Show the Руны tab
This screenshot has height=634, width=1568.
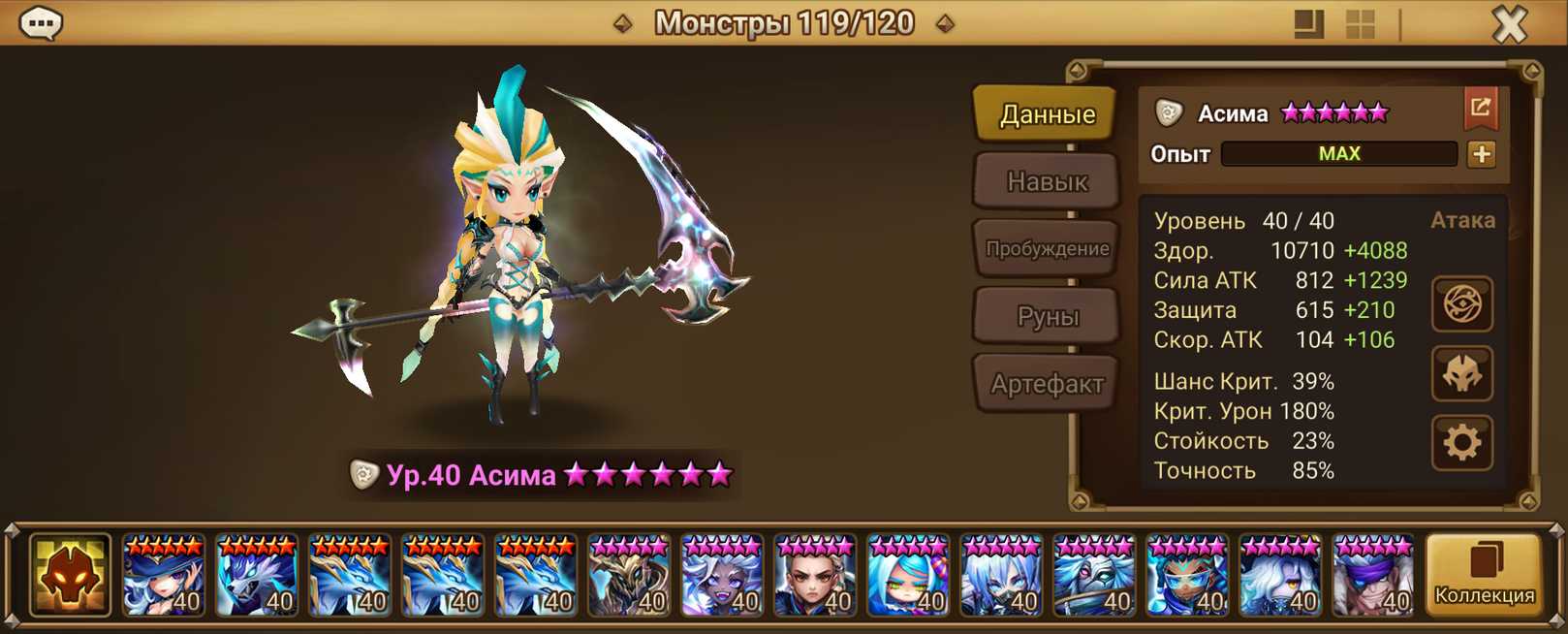click(1047, 316)
